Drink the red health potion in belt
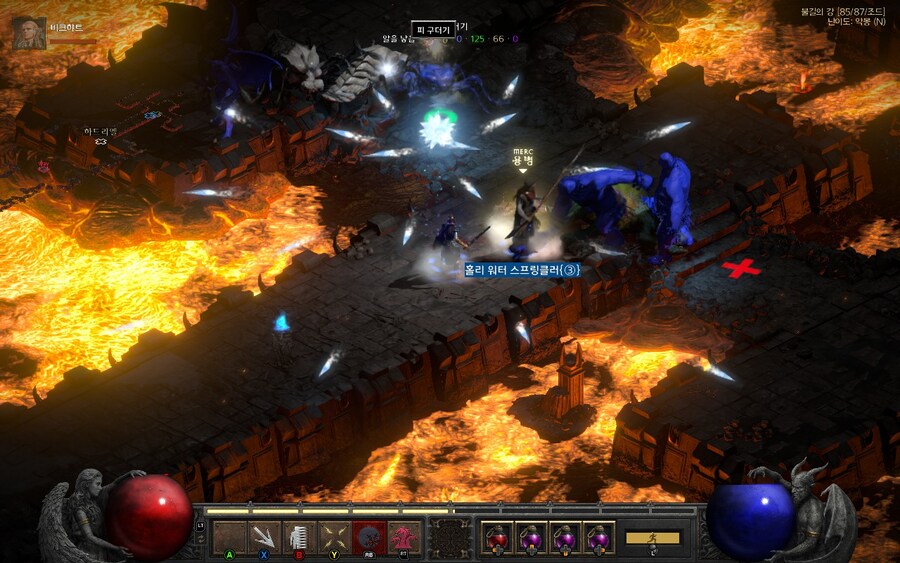Screen dimensions: 900x563 pos(497,537)
